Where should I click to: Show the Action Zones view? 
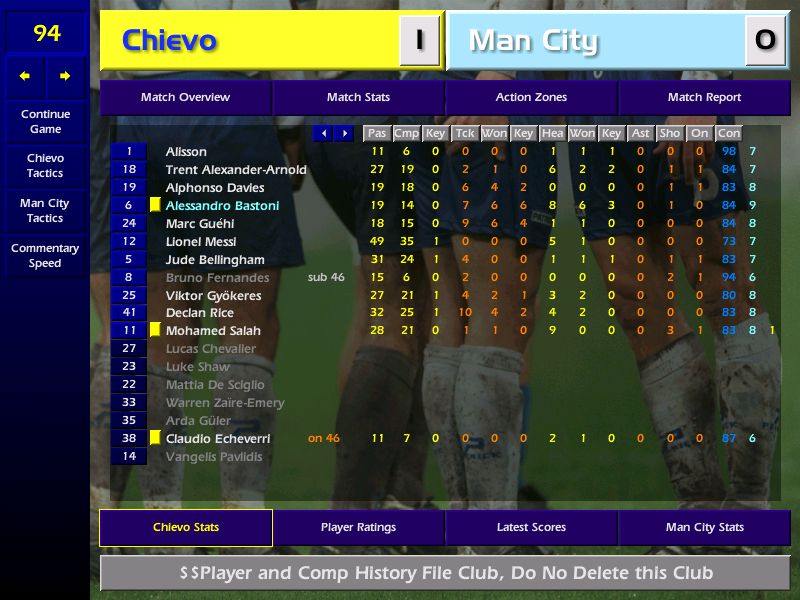click(531, 97)
